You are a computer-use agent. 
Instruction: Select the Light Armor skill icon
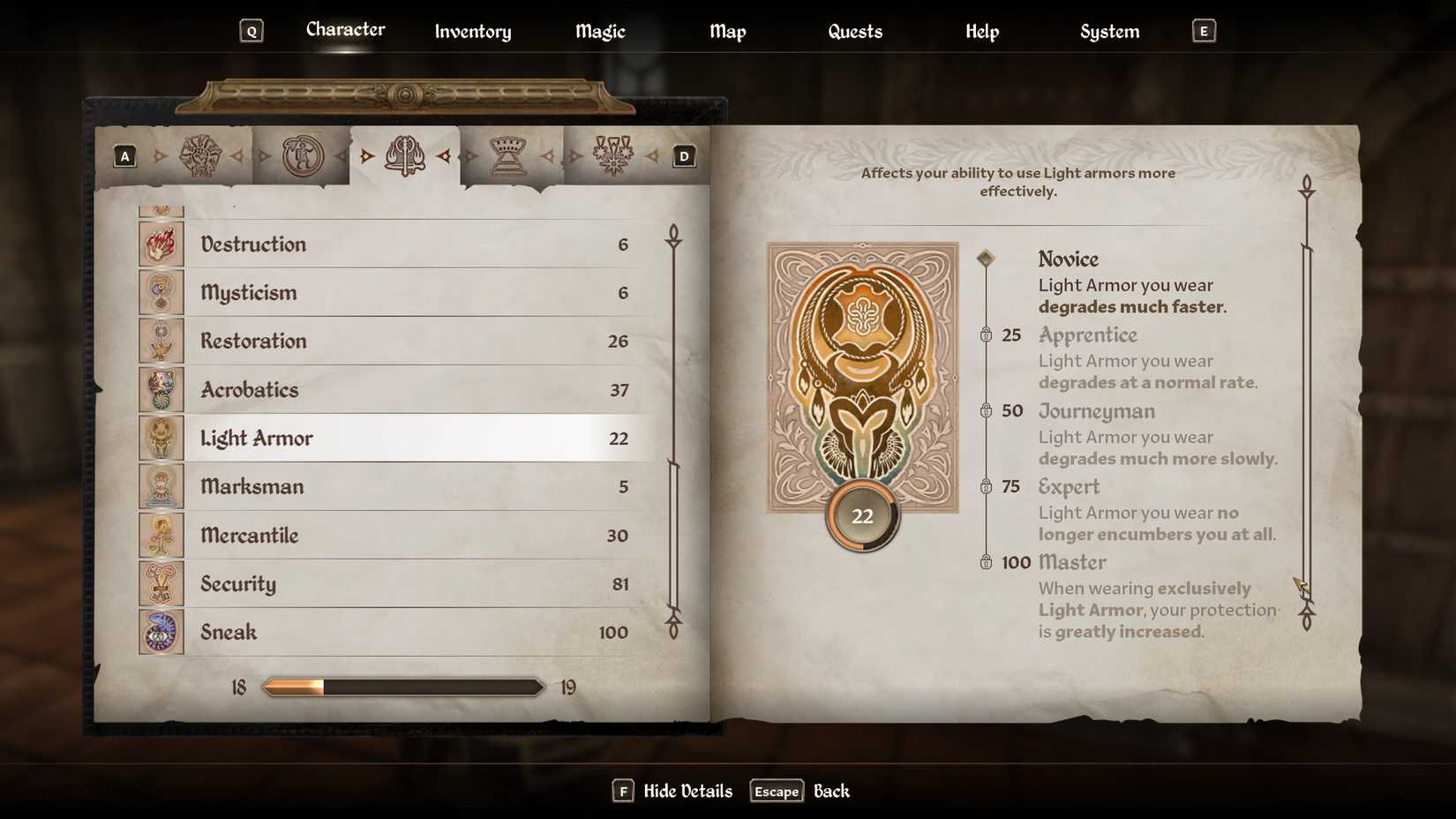[x=161, y=438]
